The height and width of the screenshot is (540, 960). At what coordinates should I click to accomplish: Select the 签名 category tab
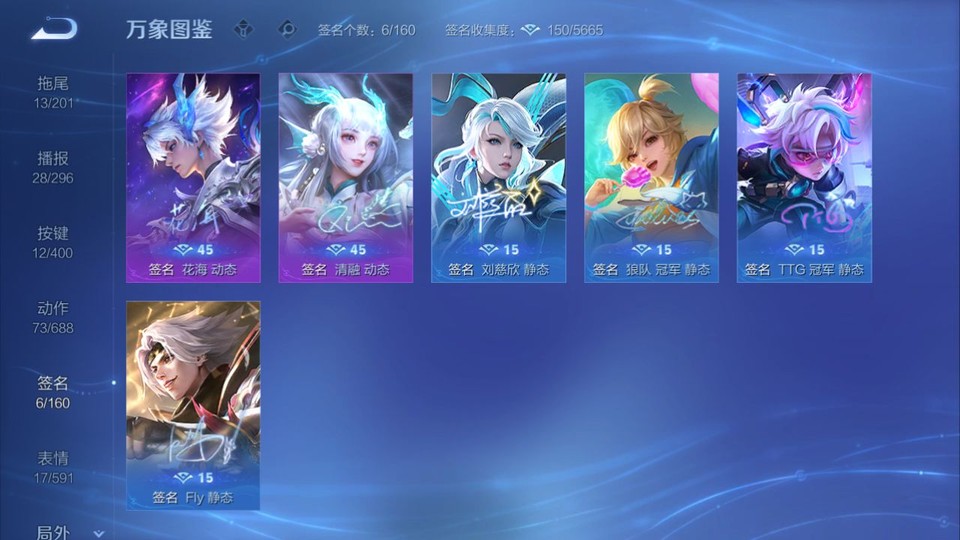click(x=54, y=392)
